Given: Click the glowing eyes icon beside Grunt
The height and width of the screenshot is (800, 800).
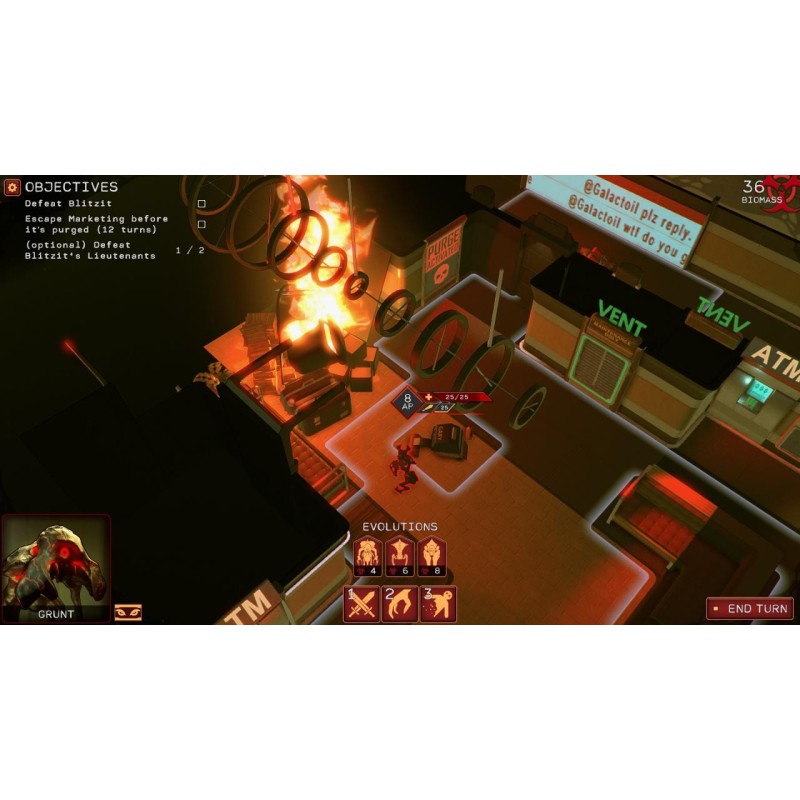Looking at the screenshot, I should [127, 612].
